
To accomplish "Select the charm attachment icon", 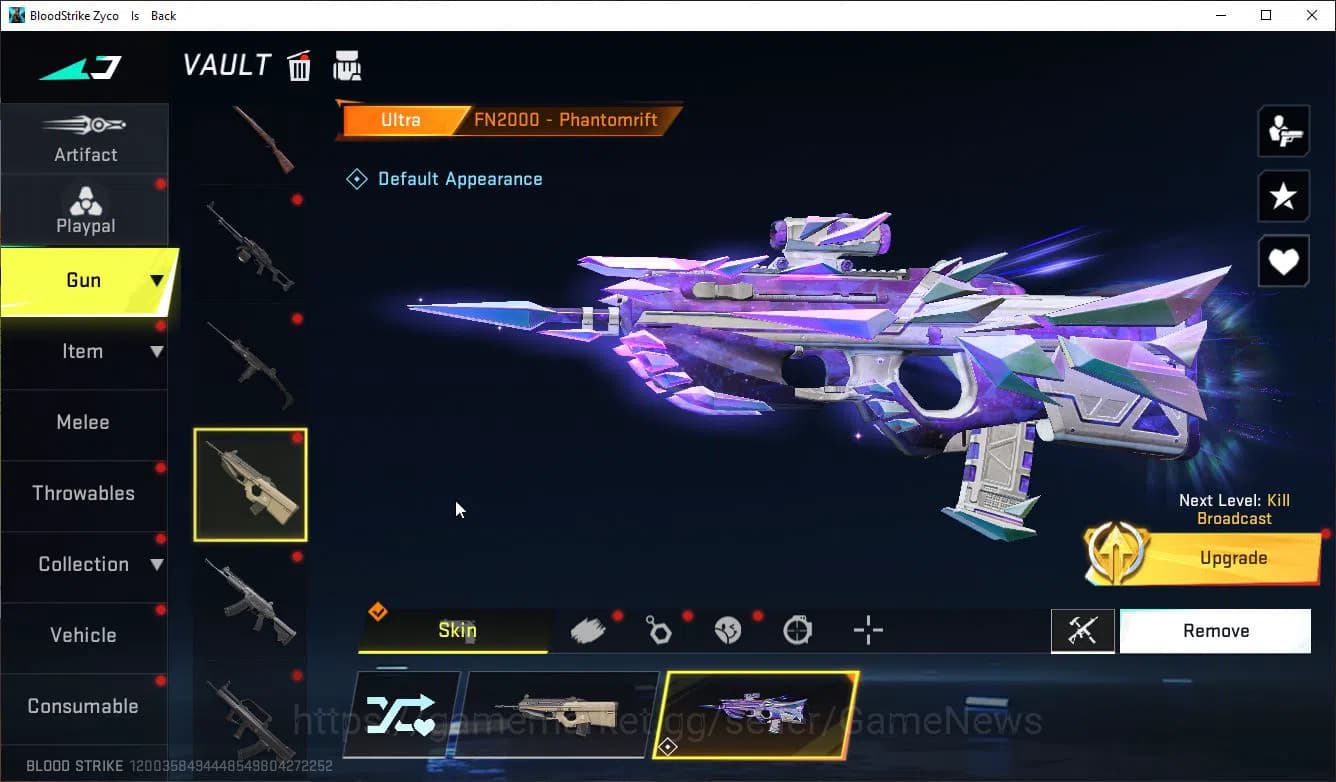I will tap(658, 630).
